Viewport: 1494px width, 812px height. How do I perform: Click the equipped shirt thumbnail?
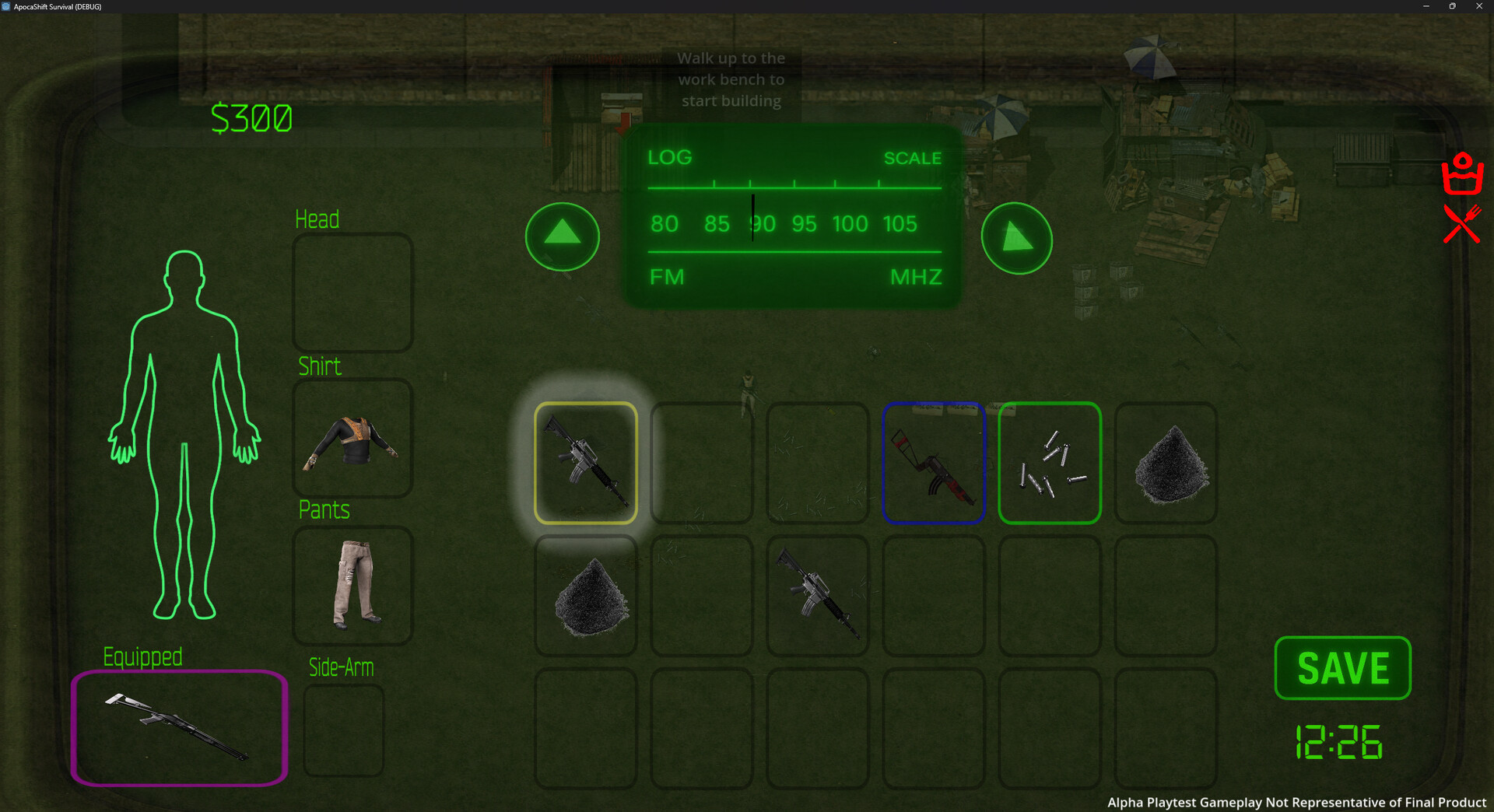(x=352, y=439)
